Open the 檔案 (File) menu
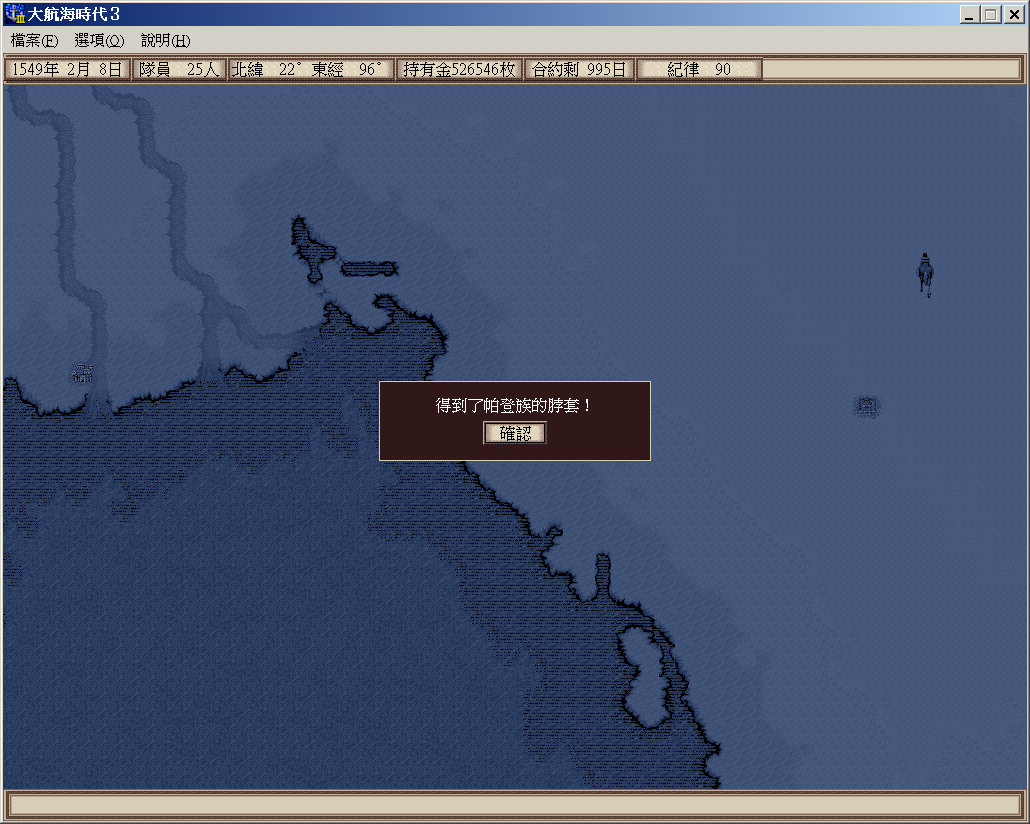Image resolution: width=1030 pixels, height=824 pixels. [35, 41]
